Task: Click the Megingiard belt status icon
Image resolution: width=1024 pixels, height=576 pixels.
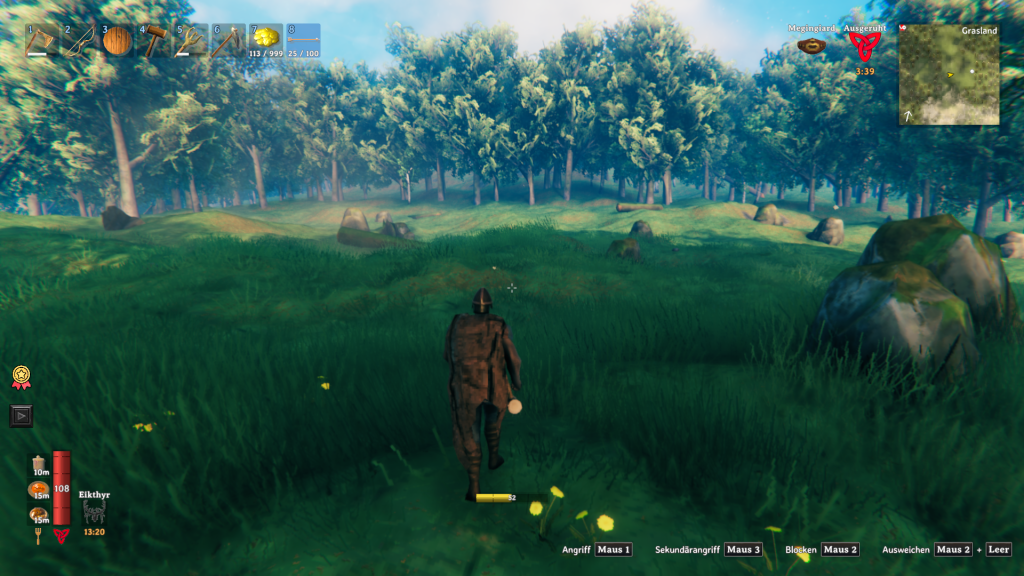Action: point(811,46)
